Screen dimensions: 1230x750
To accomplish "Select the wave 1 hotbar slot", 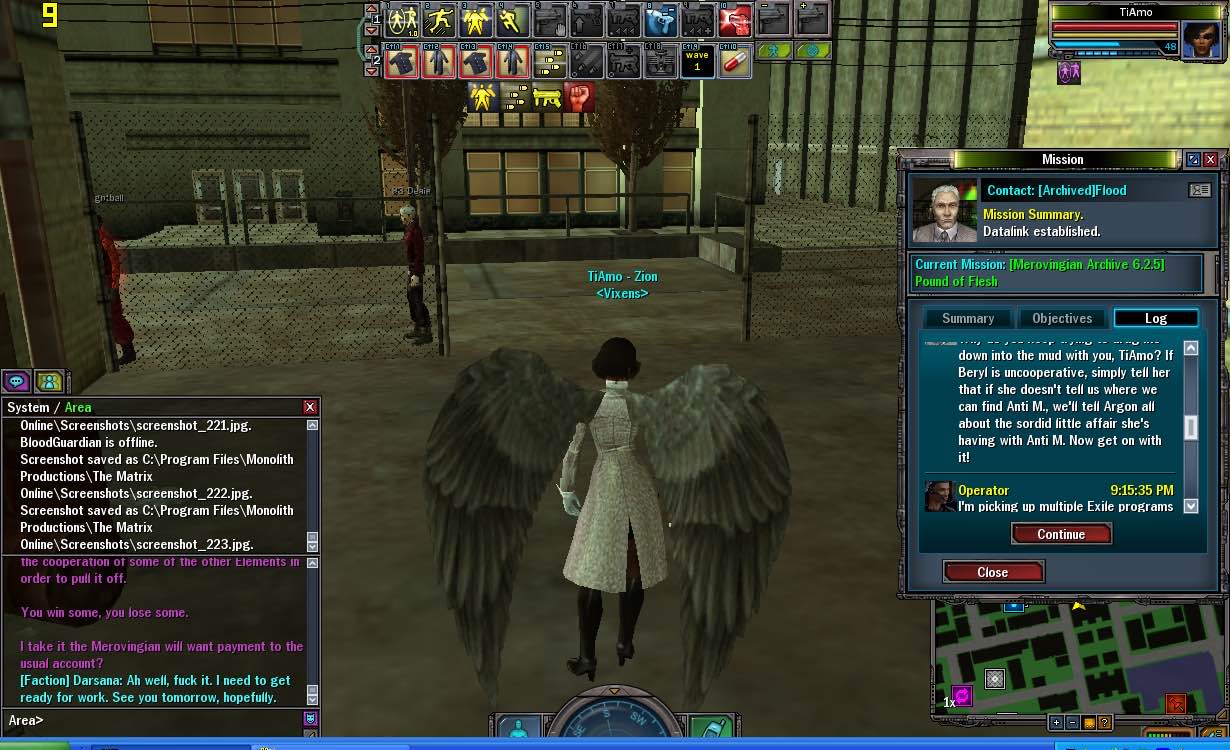I will point(697,61).
